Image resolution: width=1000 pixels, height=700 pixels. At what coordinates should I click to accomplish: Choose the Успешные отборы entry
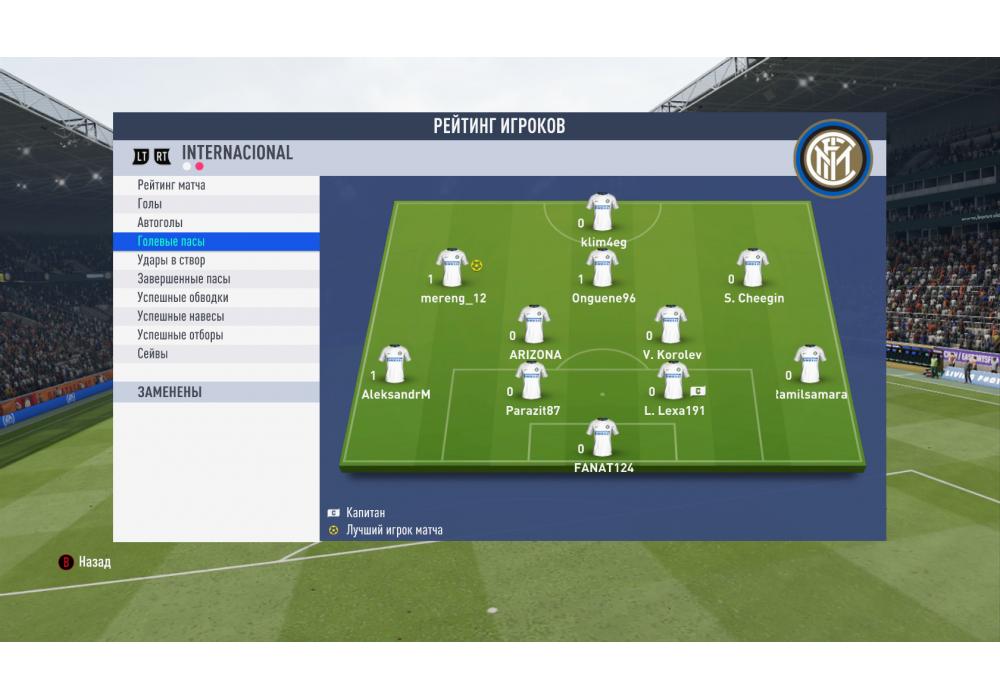point(181,335)
